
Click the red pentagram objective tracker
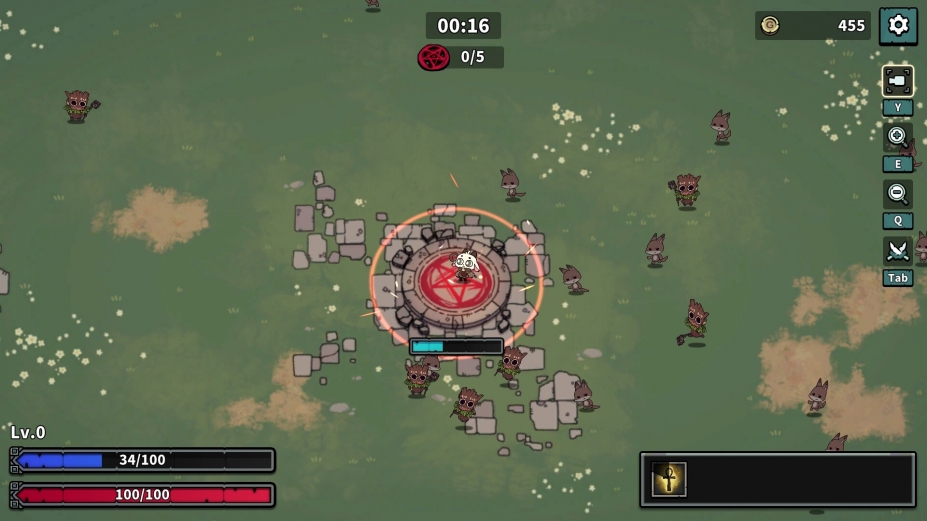click(x=434, y=57)
